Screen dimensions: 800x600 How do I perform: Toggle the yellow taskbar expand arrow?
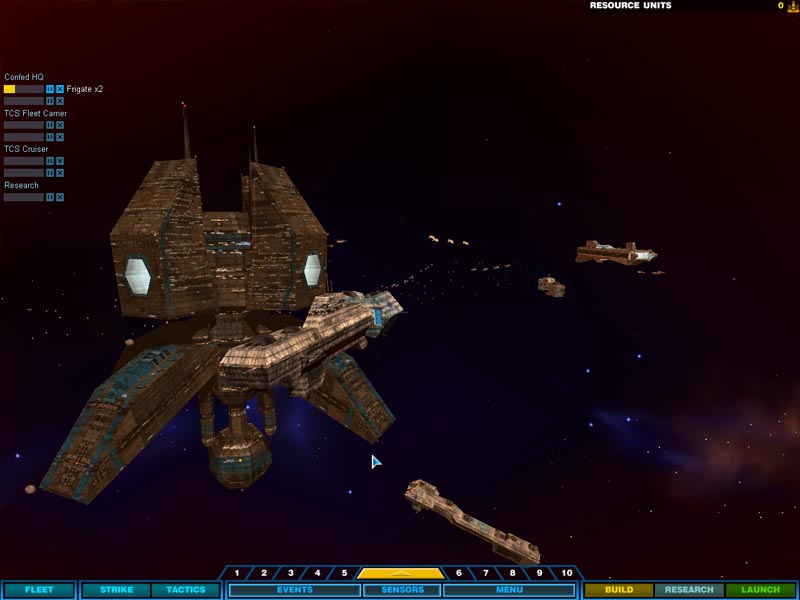(x=400, y=574)
